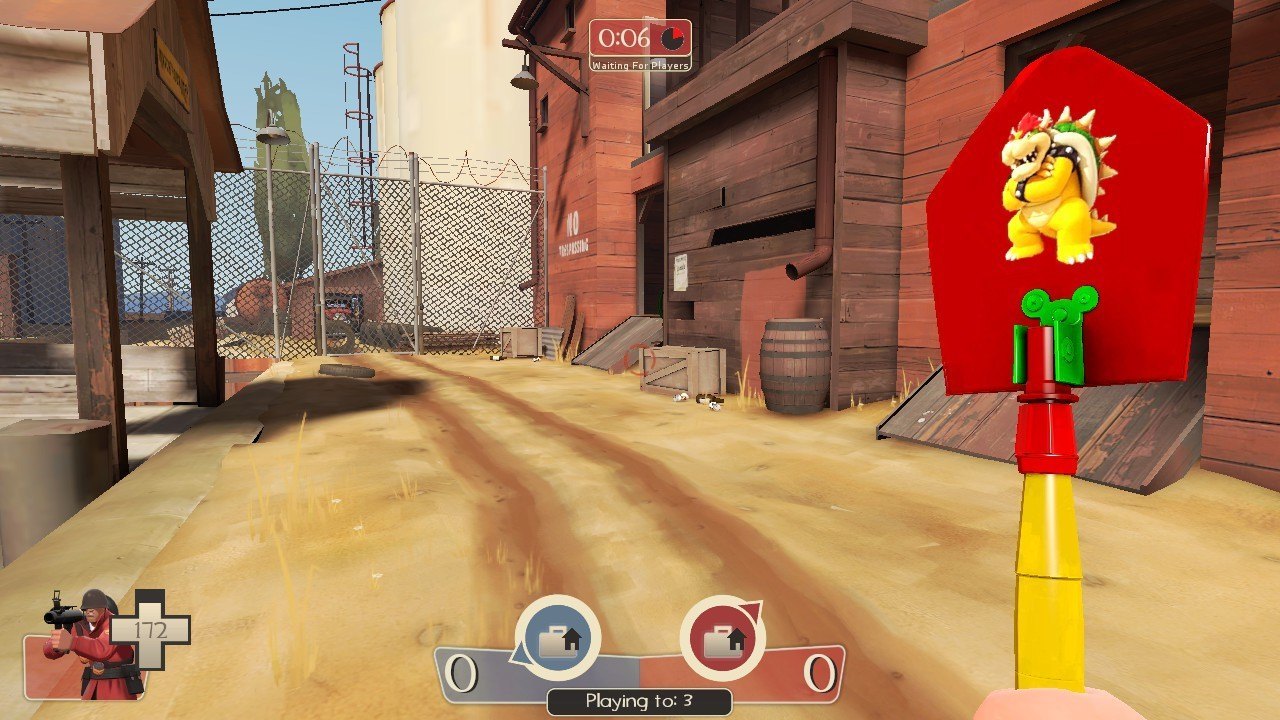Image resolution: width=1280 pixels, height=720 pixels.
Task: Select the Soldier class portrait
Action: click(x=88, y=644)
